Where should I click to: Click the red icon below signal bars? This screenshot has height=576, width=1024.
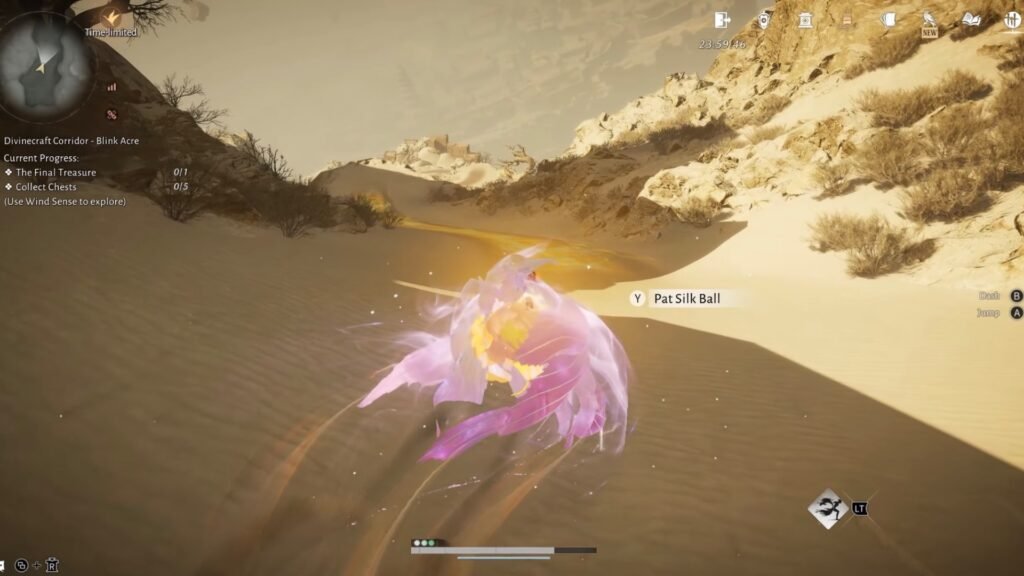[x=112, y=114]
